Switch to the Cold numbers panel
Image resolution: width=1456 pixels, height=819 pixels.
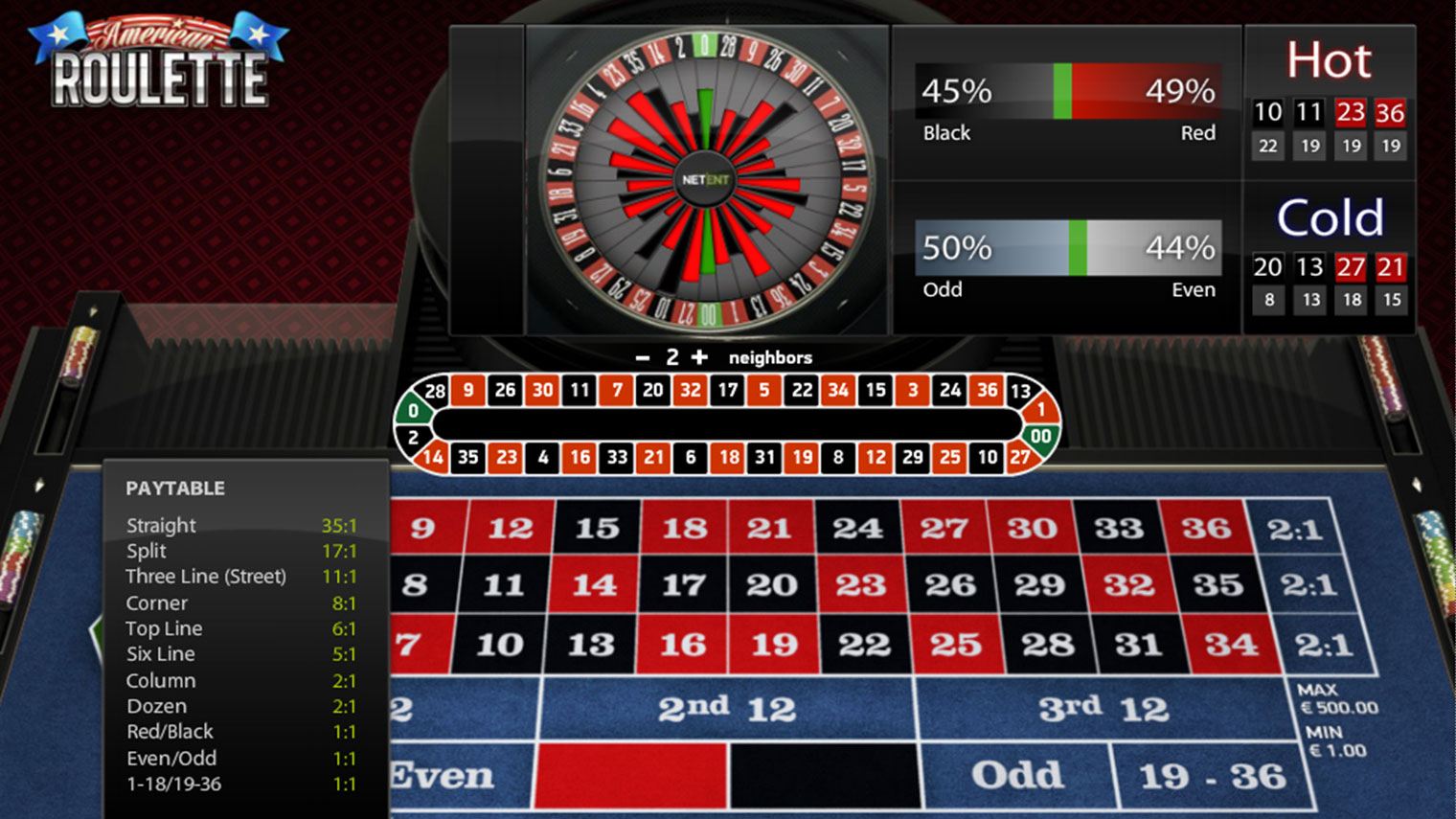(x=1332, y=215)
